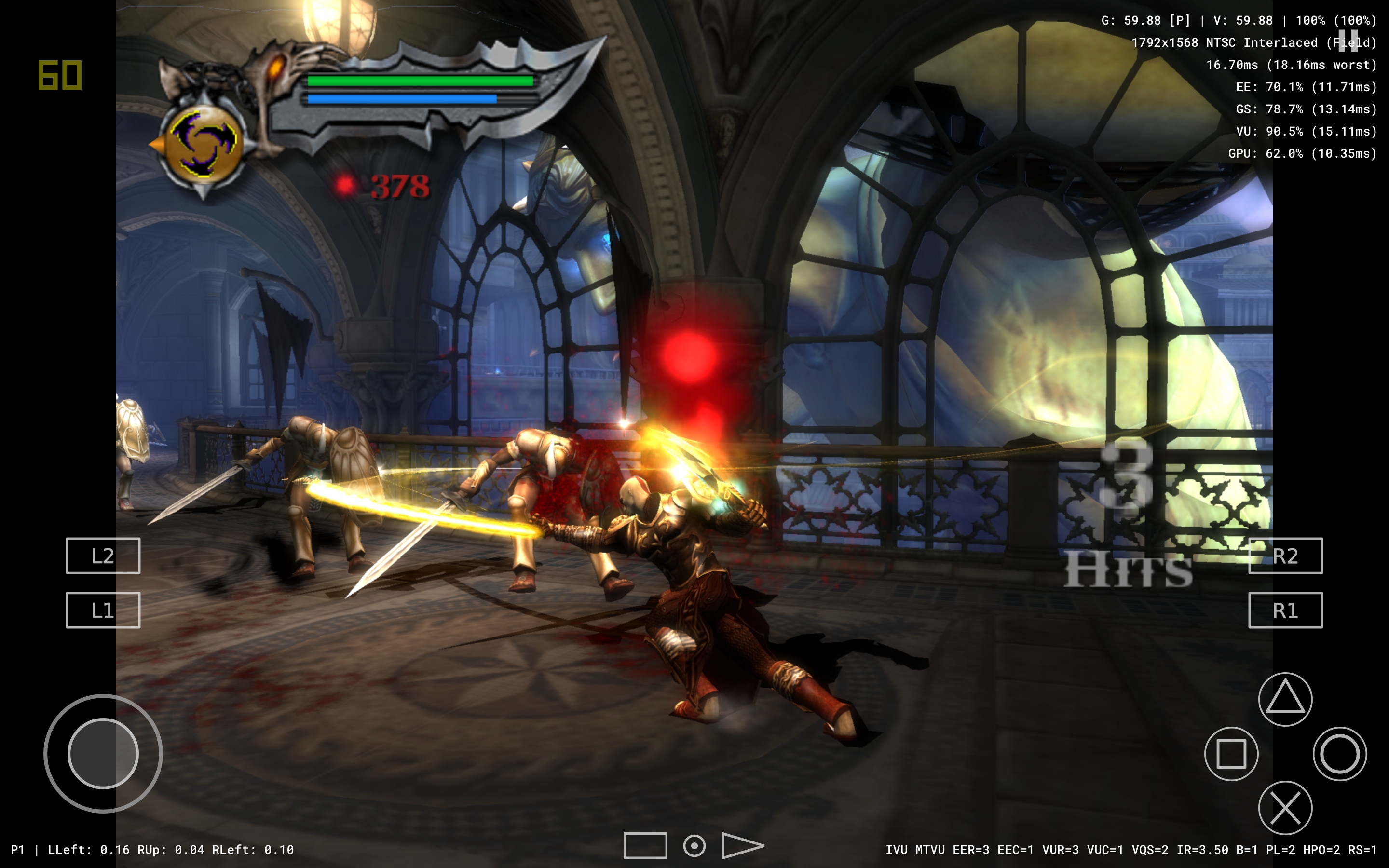Image resolution: width=1389 pixels, height=868 pixels.
Task: Toggle the small circle-dot analog button
Action: 694,846
